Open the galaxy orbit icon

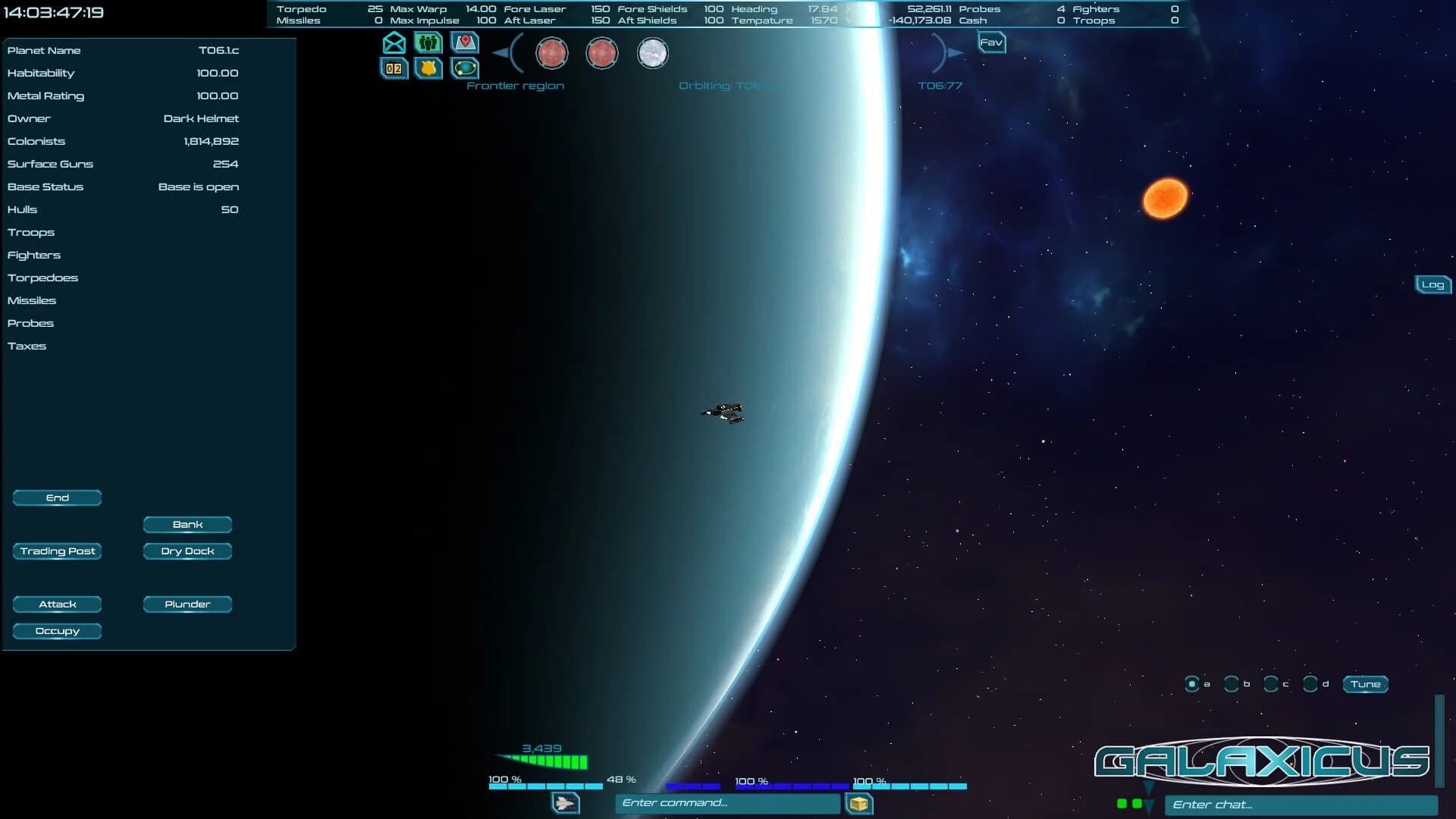click(463, 69)
